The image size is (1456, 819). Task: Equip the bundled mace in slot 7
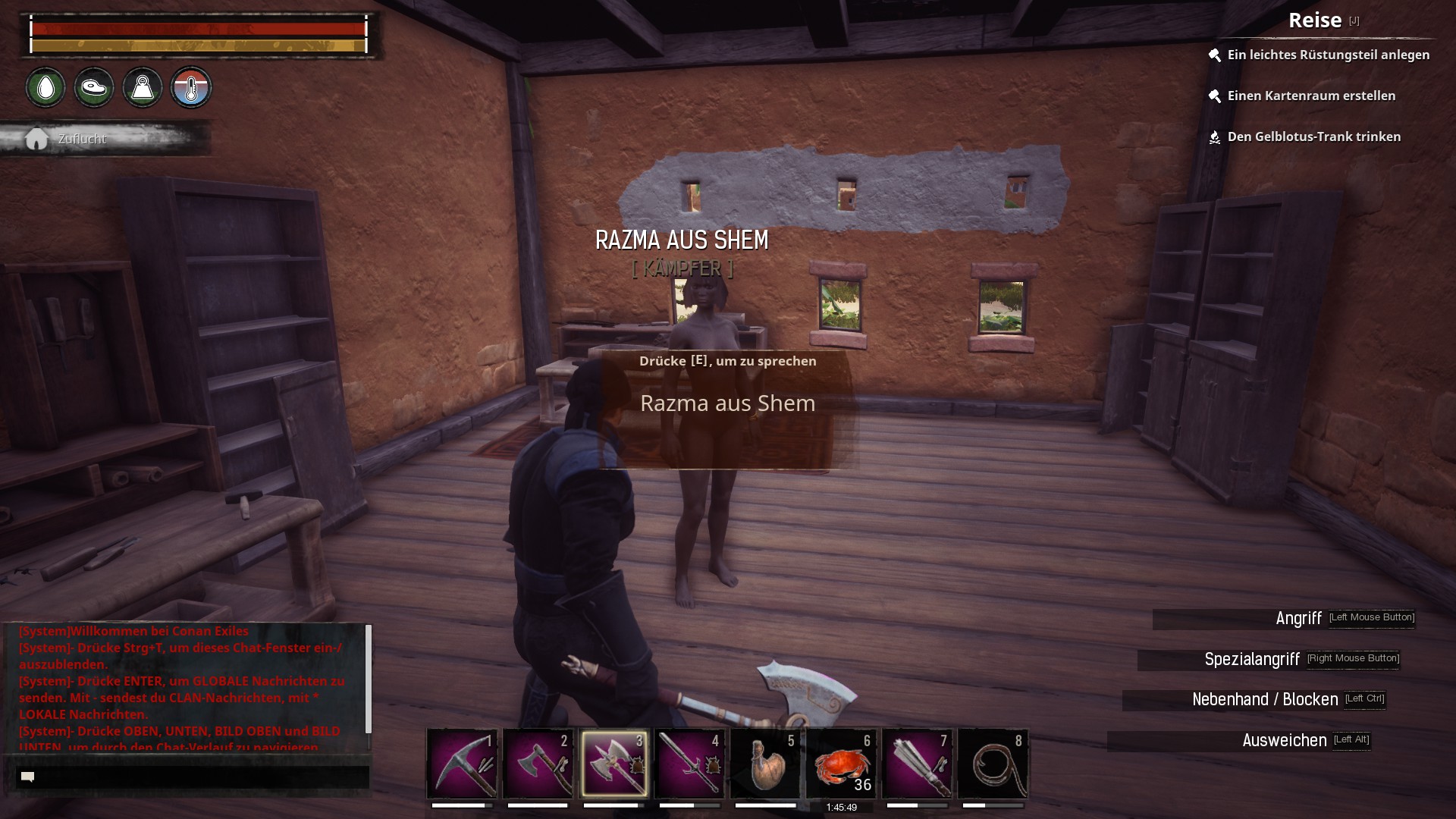click(x=917, y=763)
